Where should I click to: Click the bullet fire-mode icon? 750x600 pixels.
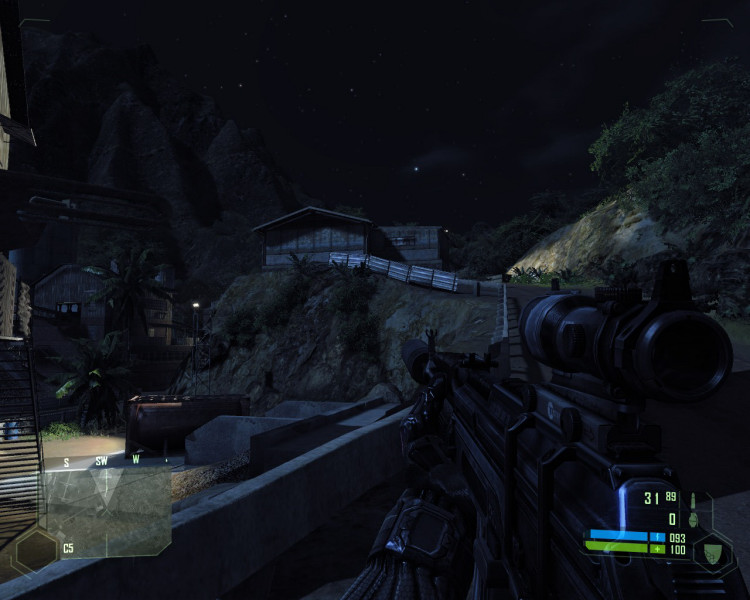691,498
